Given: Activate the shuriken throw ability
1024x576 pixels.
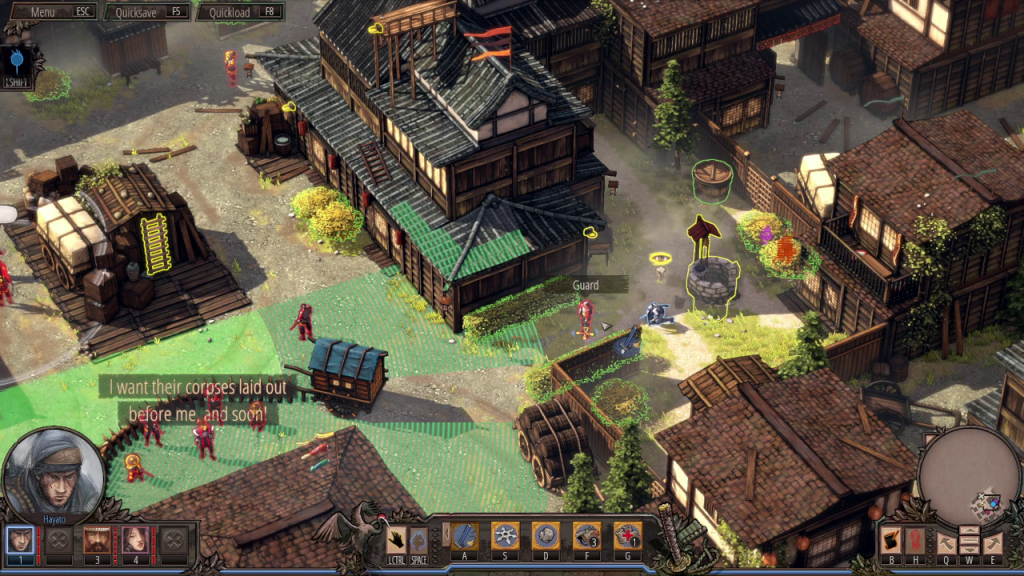Looking at the screenshot, I should (505, 537).
